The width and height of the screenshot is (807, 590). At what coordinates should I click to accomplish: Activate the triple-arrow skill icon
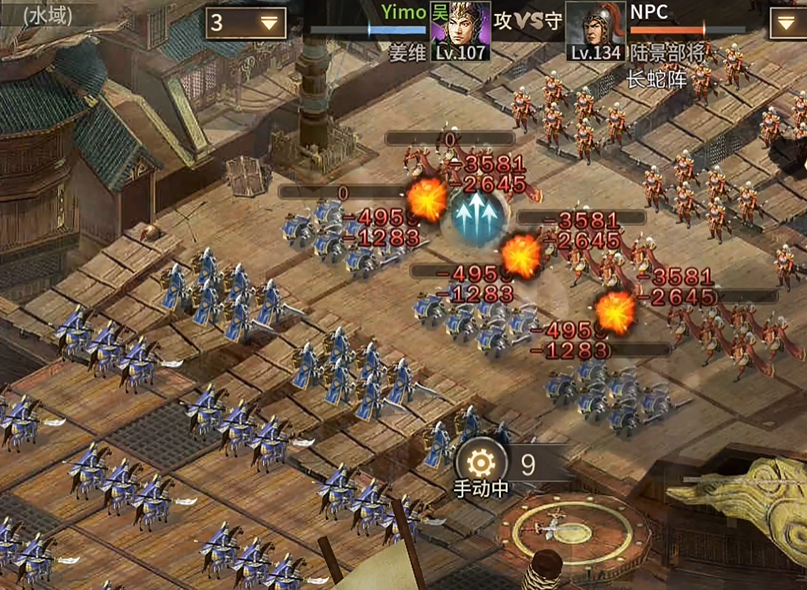pyautogui.click(x=477, y=213)
